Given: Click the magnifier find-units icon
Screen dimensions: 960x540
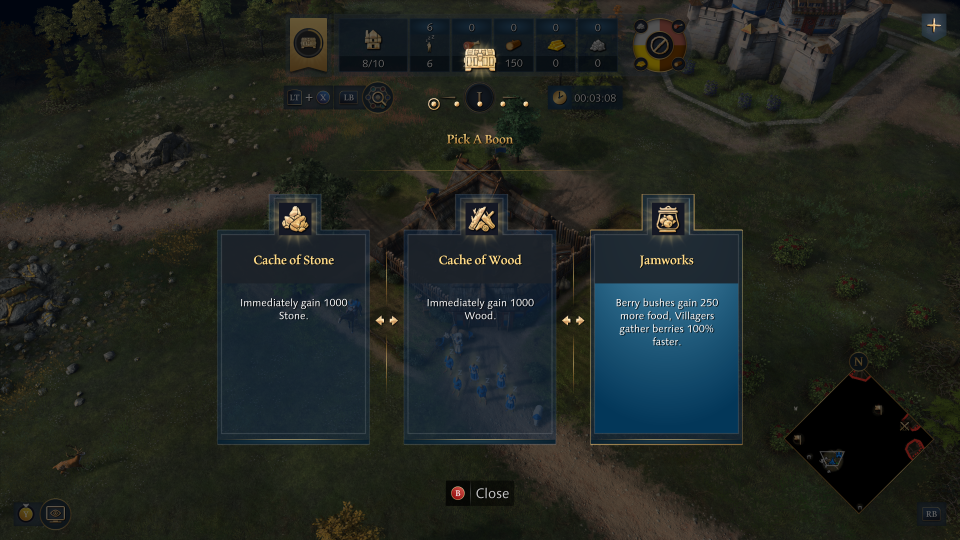Looking at the screenshot, I should 378,98.
